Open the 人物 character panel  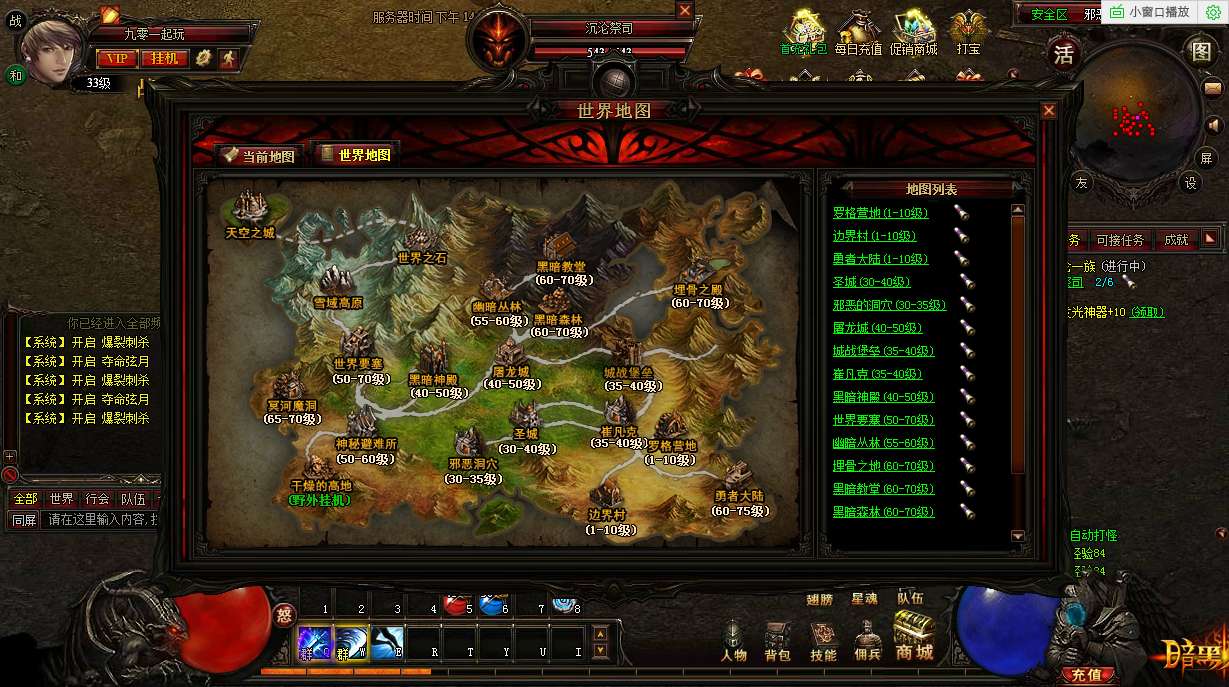[734, 640]
